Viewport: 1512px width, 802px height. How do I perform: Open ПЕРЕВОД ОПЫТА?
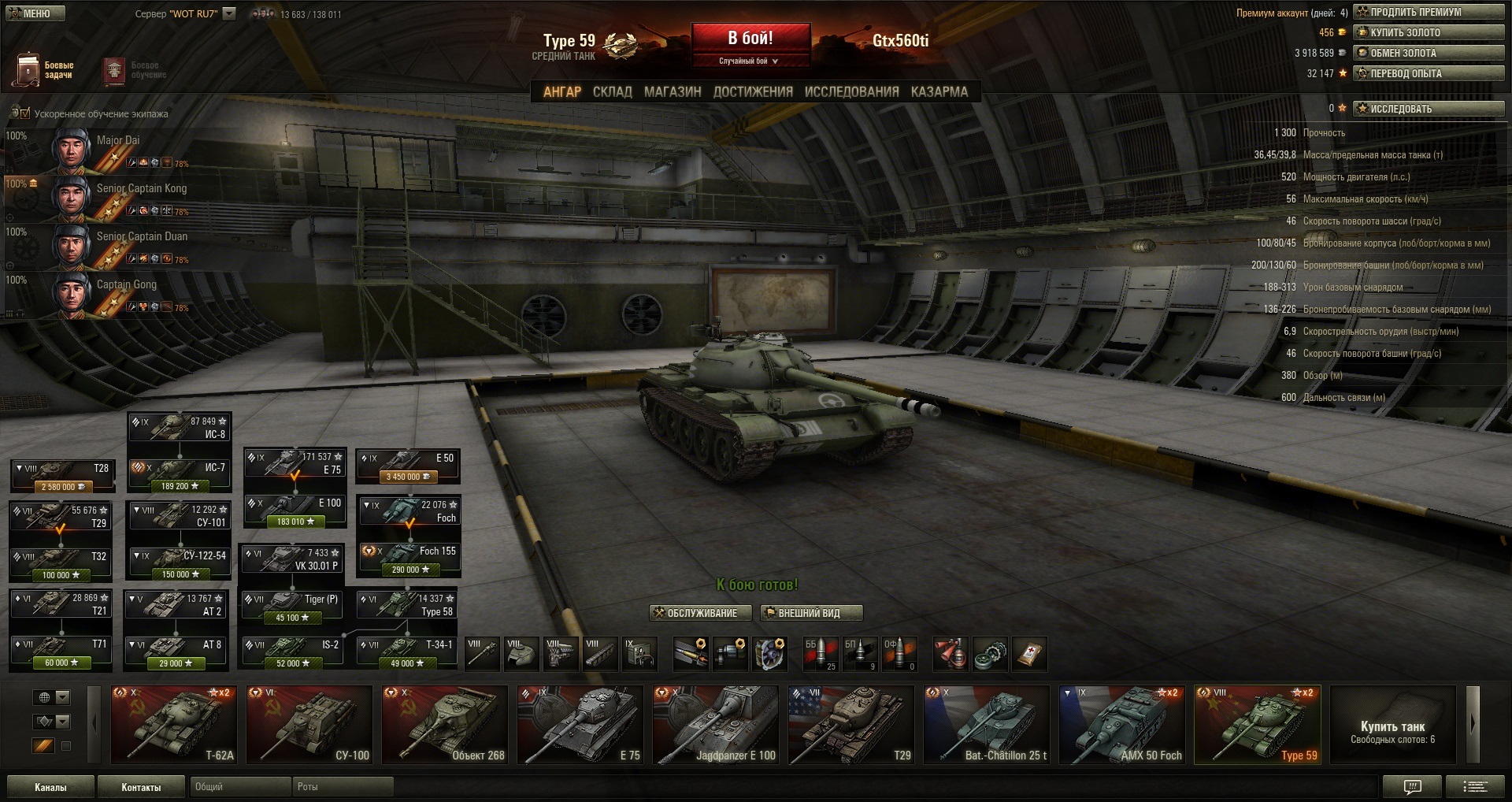click(1428, 73)
